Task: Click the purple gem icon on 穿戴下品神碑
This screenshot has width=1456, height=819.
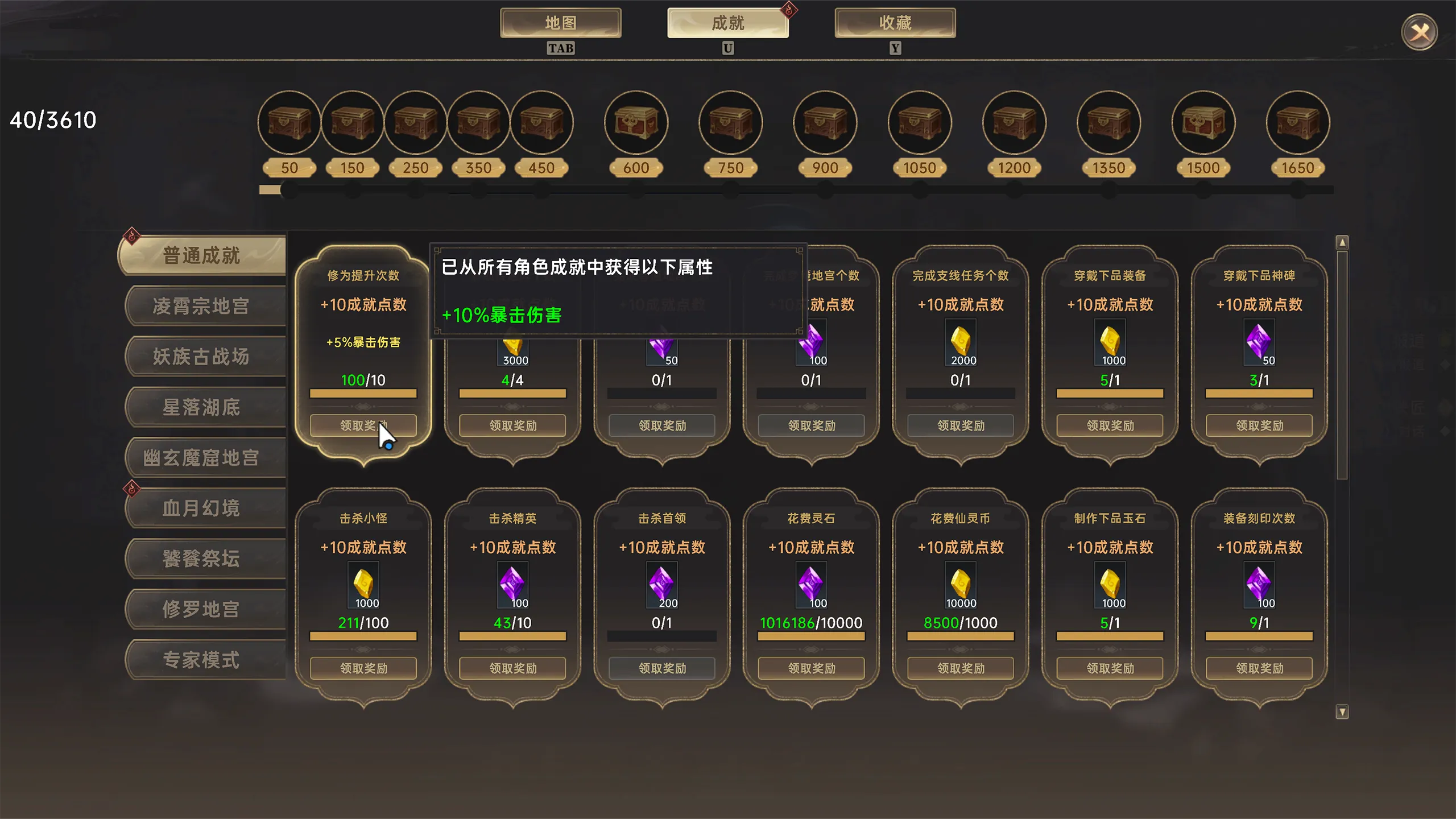Action: 1259,342
